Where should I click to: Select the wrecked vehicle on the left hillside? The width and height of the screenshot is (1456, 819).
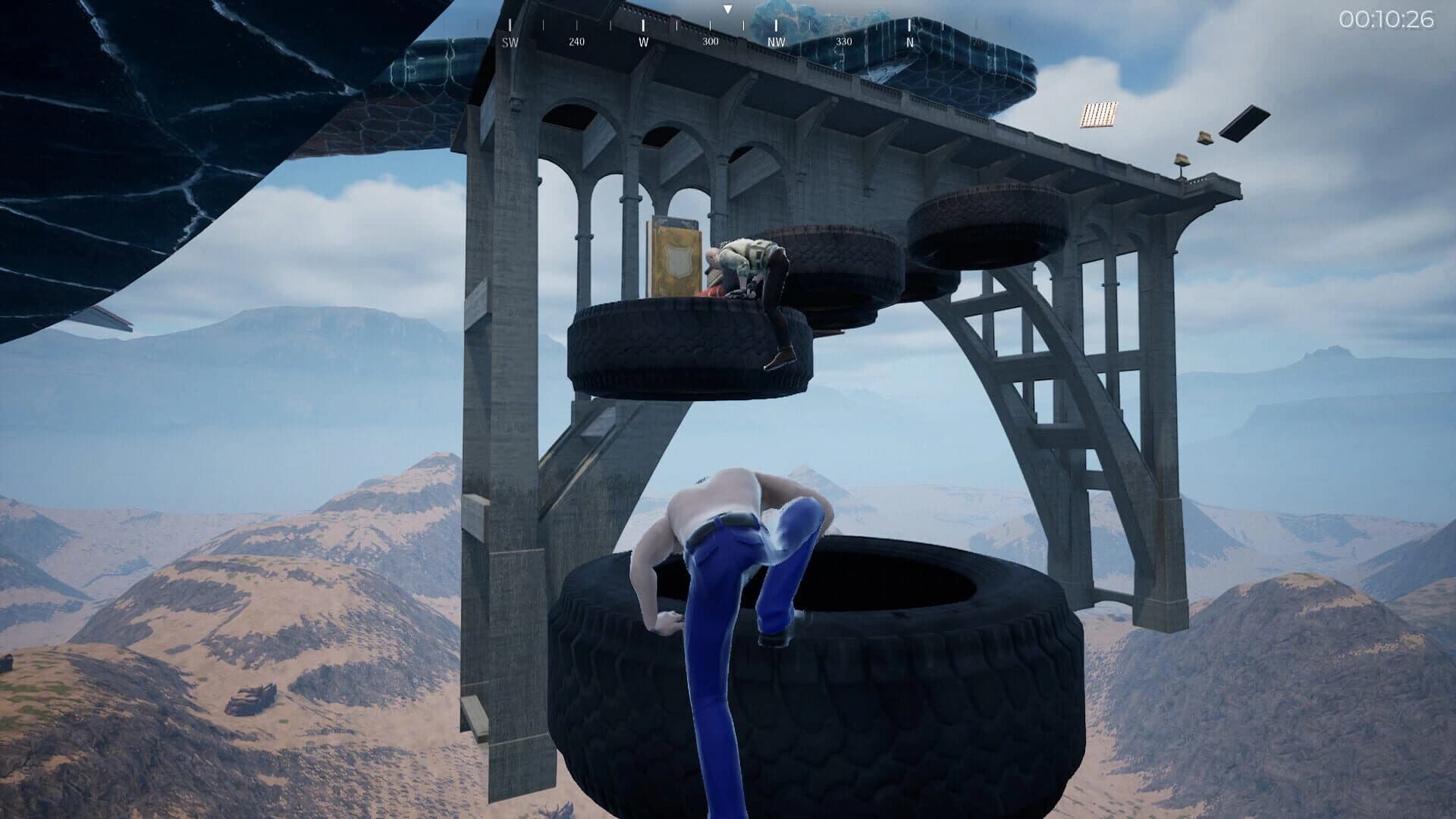254,699
